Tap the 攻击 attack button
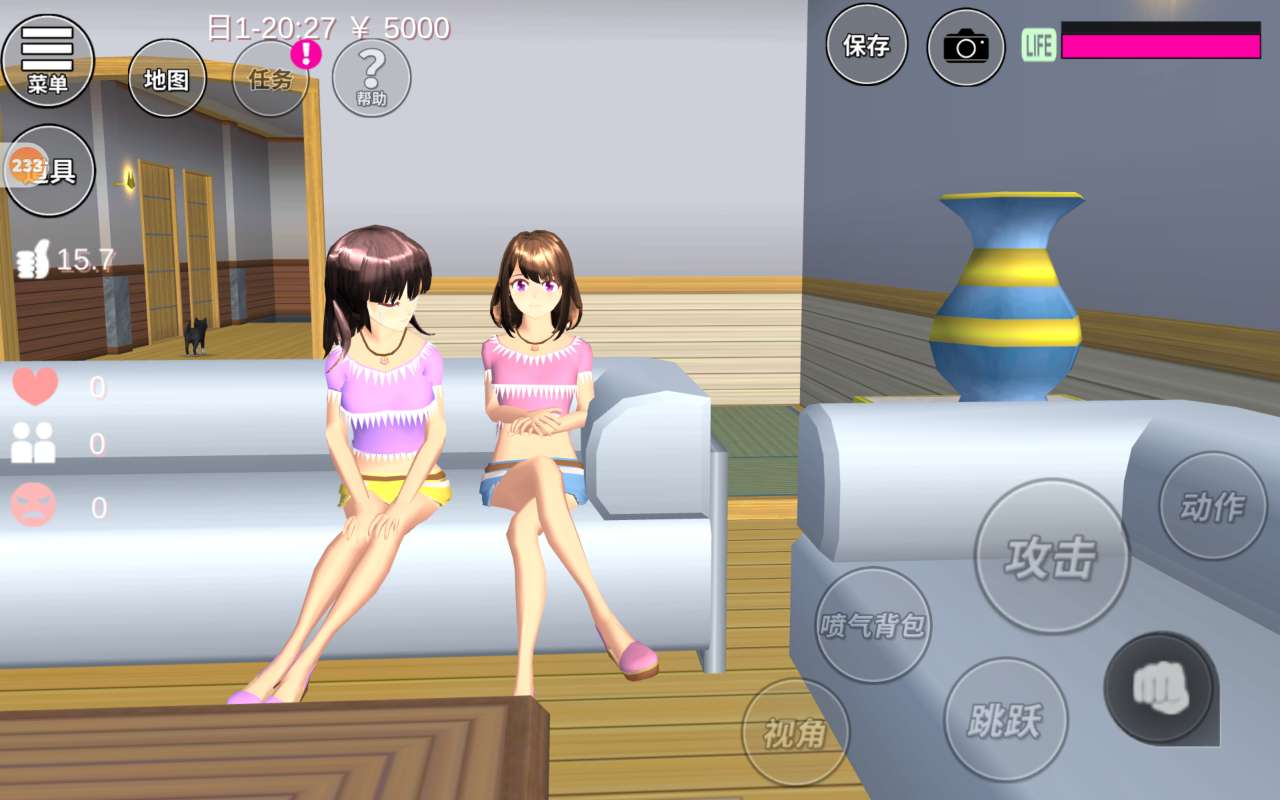 tap(1051, 556)
